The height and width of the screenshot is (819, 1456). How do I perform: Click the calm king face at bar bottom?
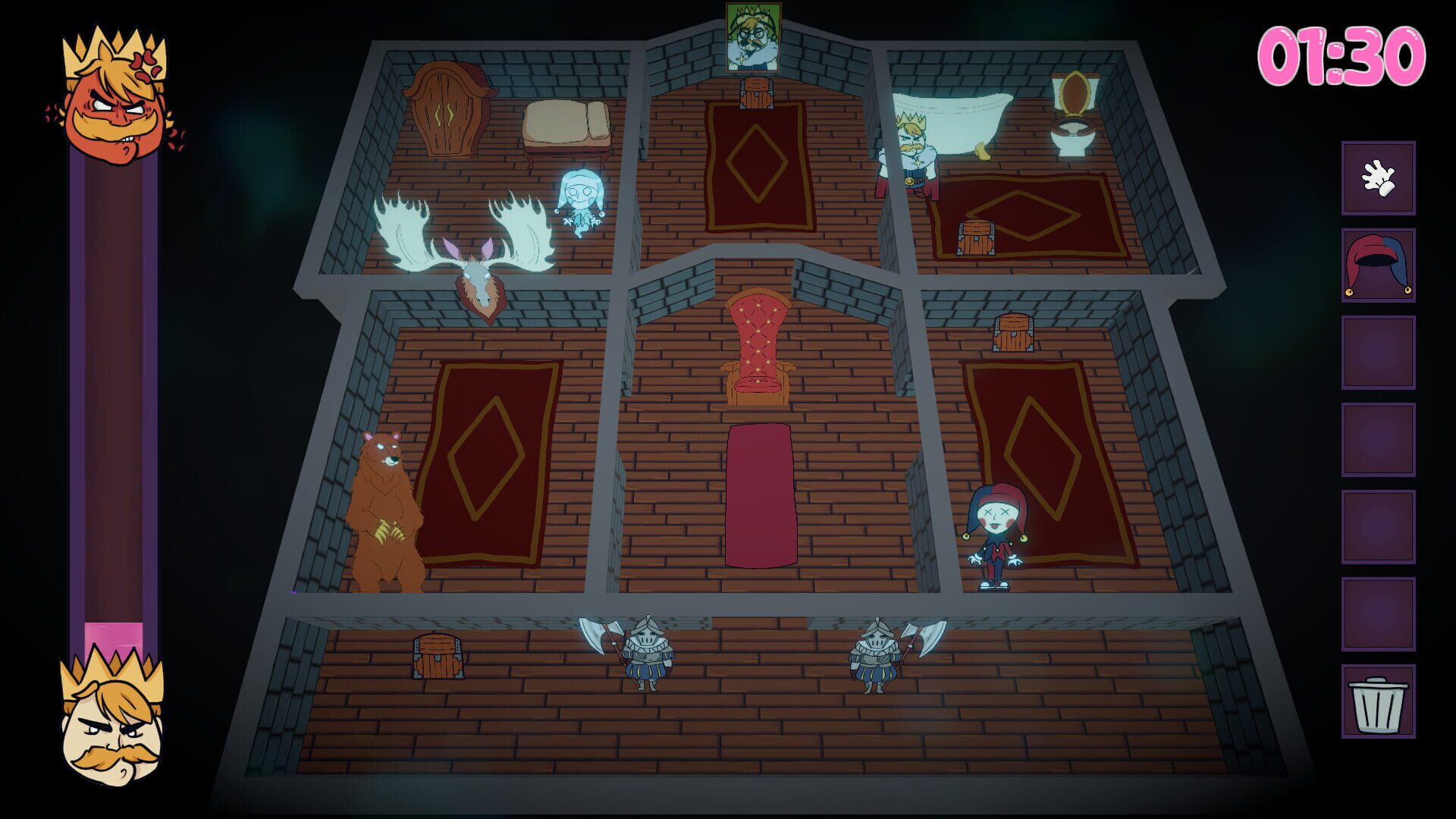pyautogui.click(x=110, y=728)
